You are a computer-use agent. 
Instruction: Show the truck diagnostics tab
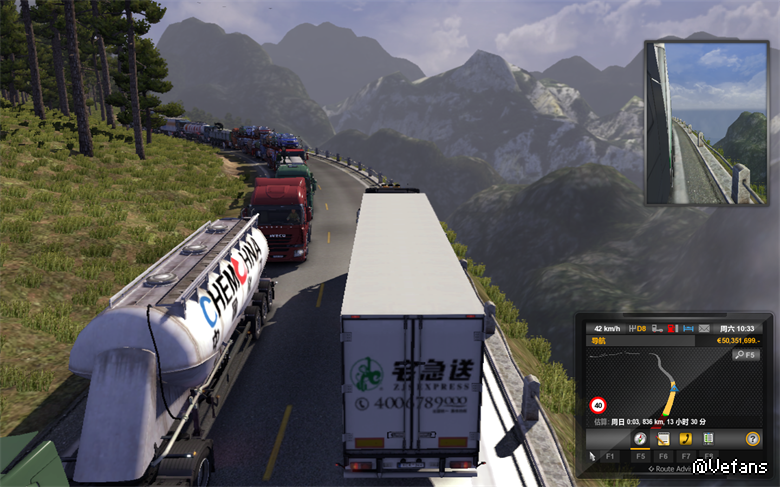tap(709, 439)
